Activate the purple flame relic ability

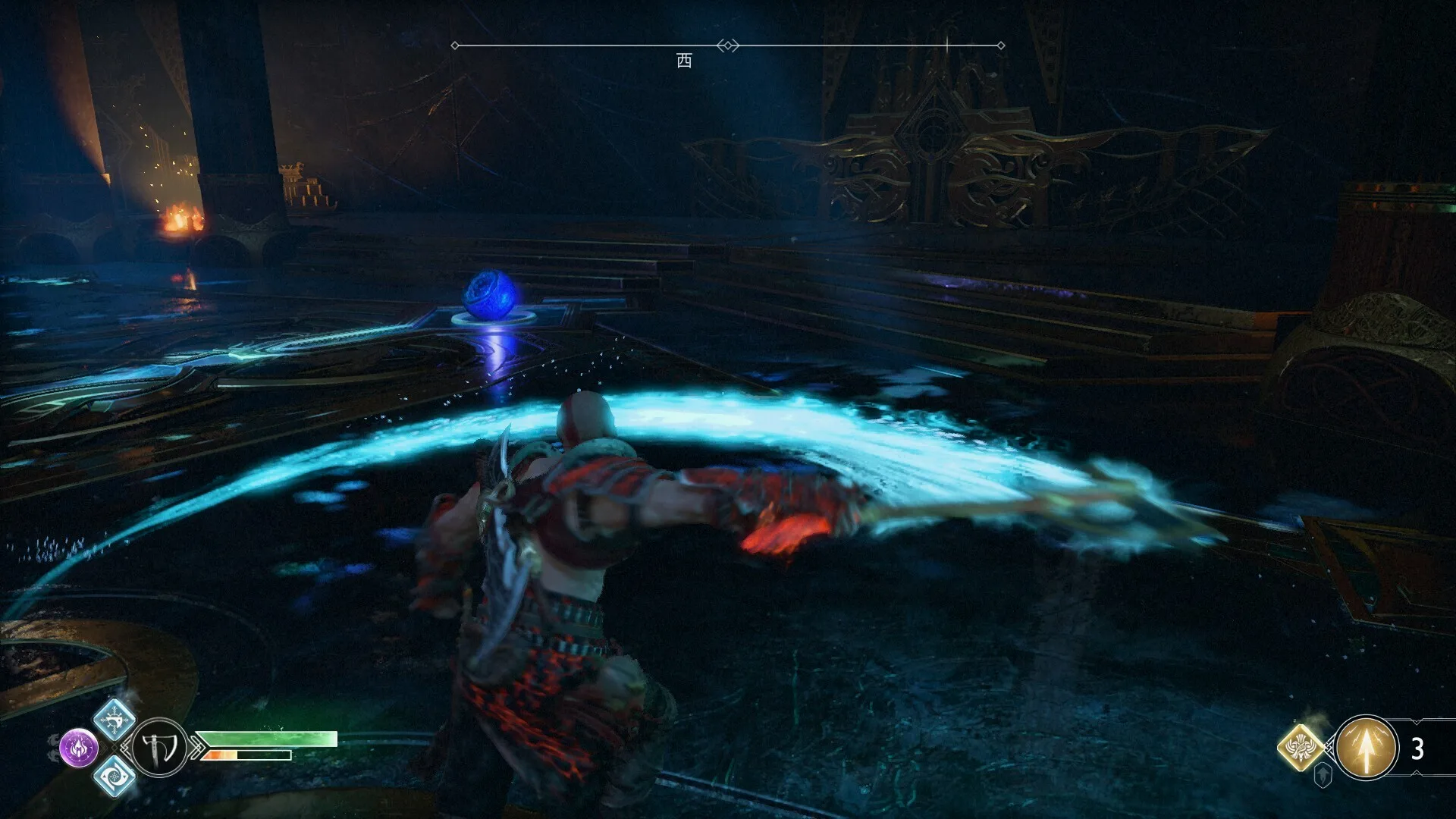coord(79,748)
